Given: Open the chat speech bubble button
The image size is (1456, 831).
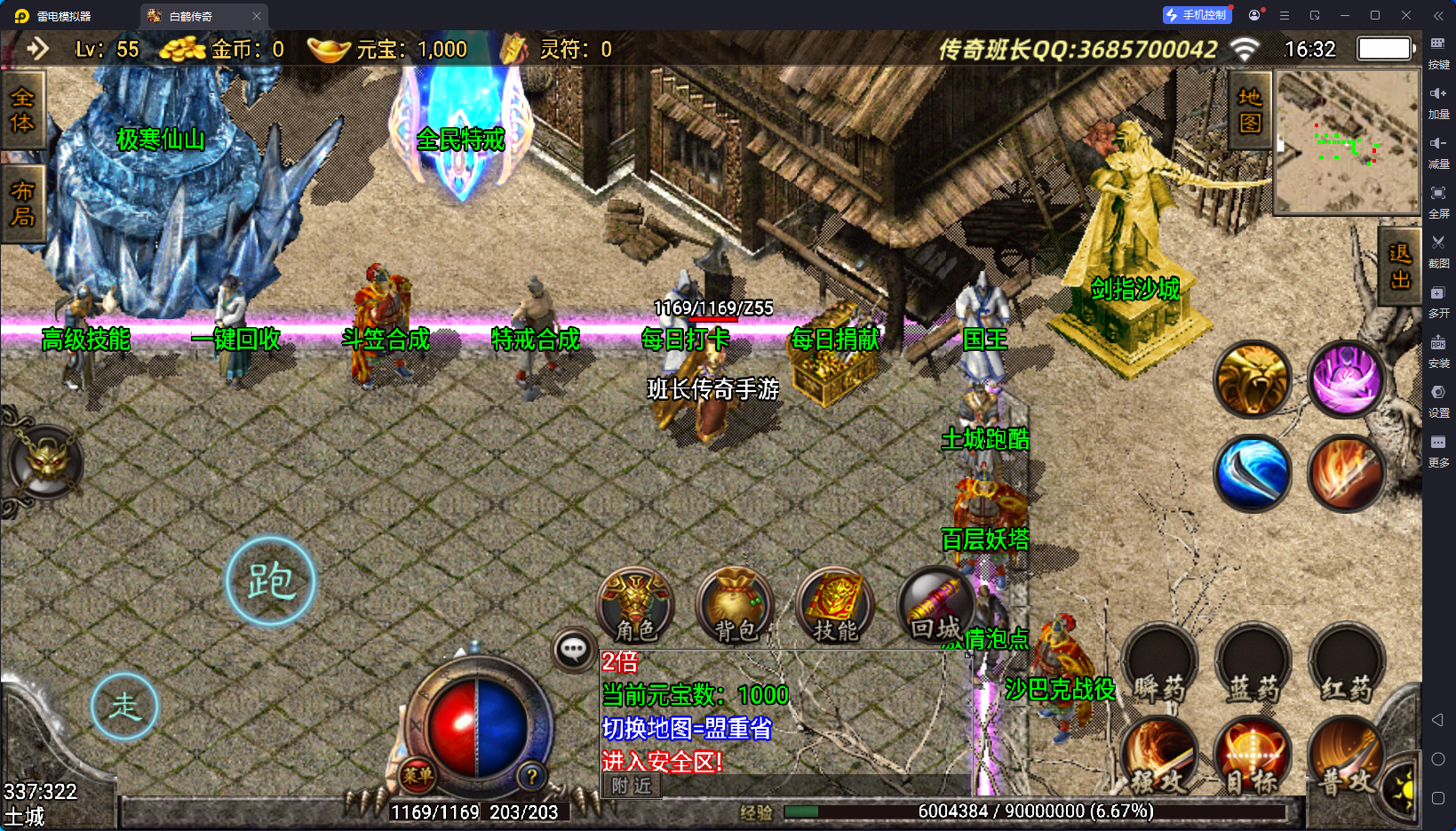Looking at the screenshot, I should click(x=573, y=650).
